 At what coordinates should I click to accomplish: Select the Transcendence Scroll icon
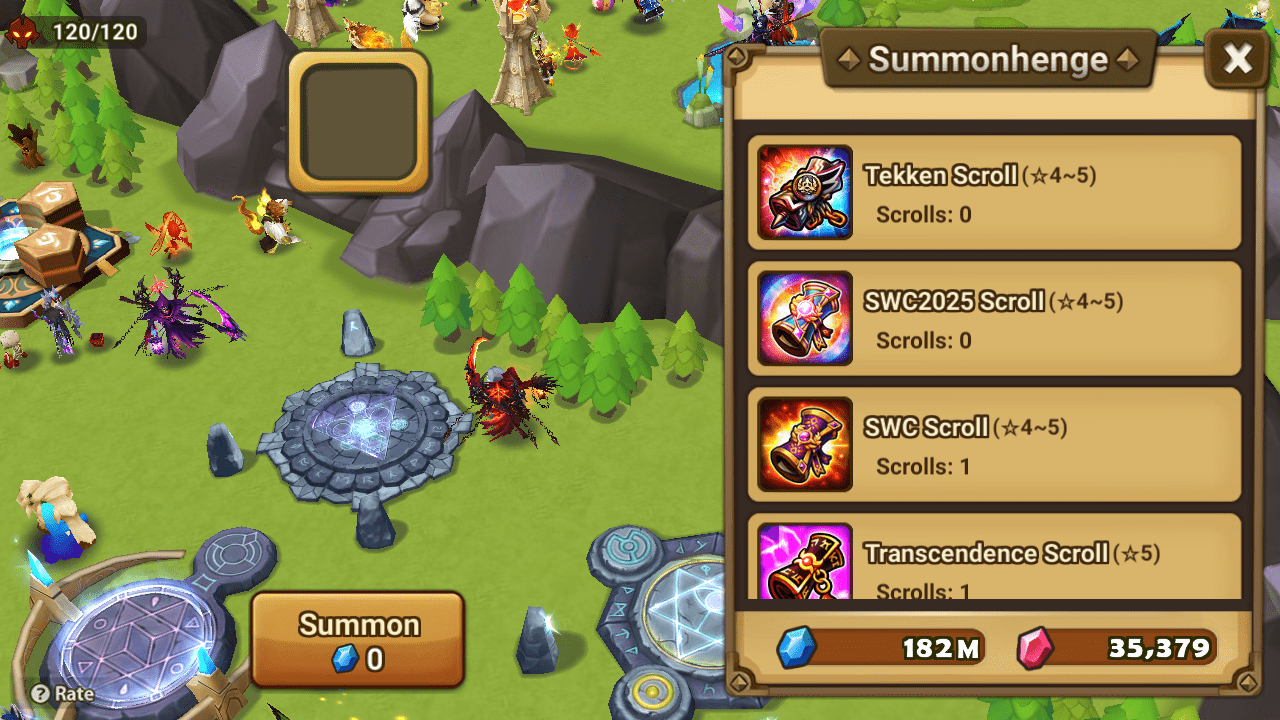click(805, 566)
